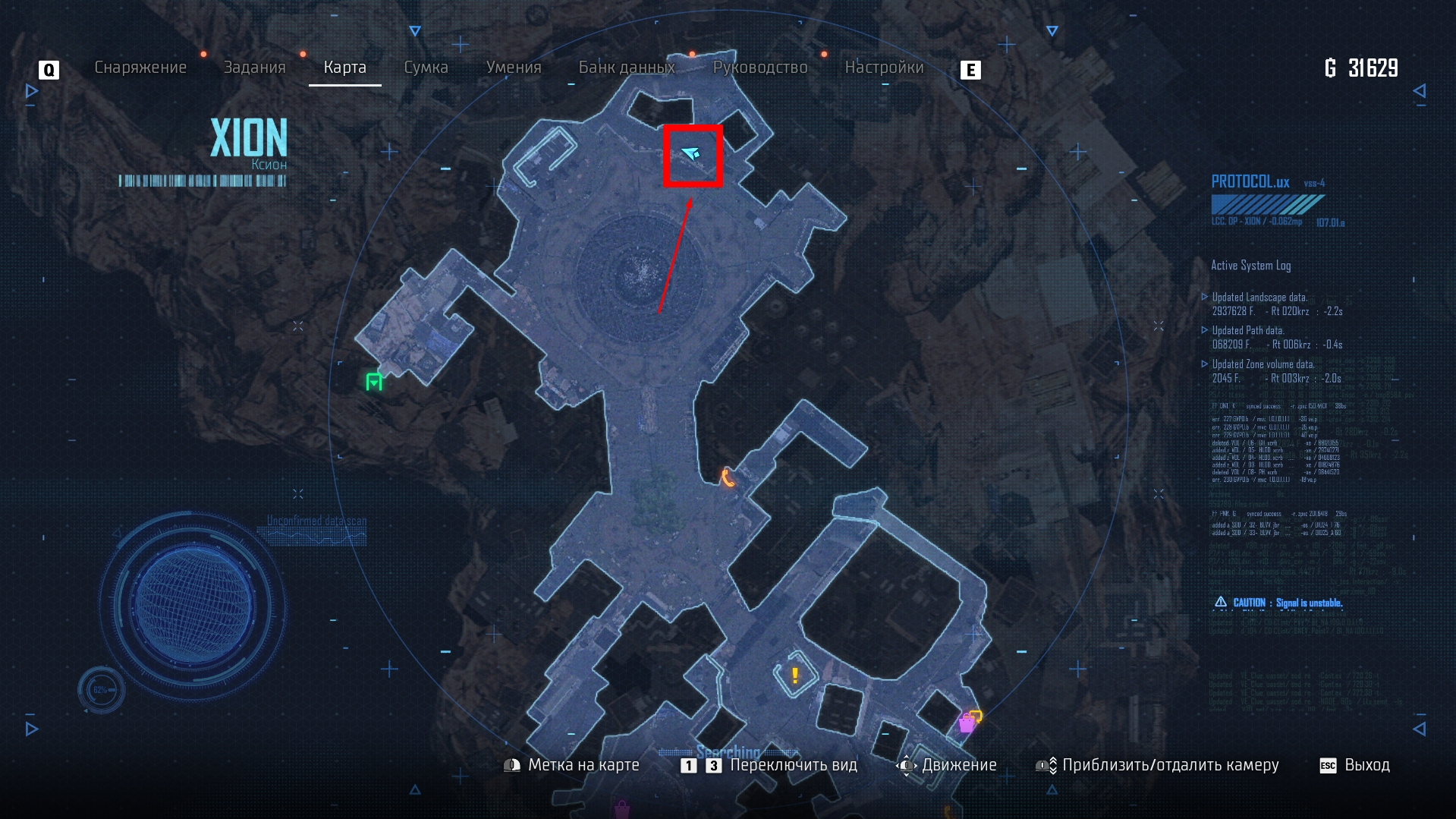Show the Руководство tab

pyautogui.click(x=760, y=68)
